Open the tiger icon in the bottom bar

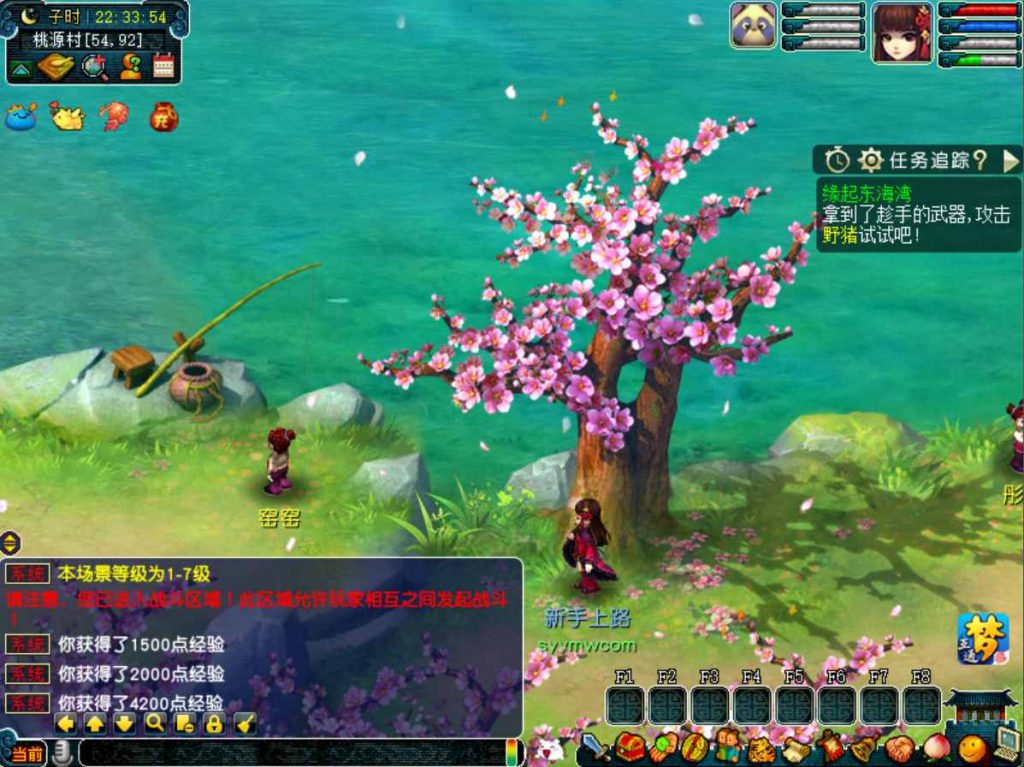pos(760,747)
